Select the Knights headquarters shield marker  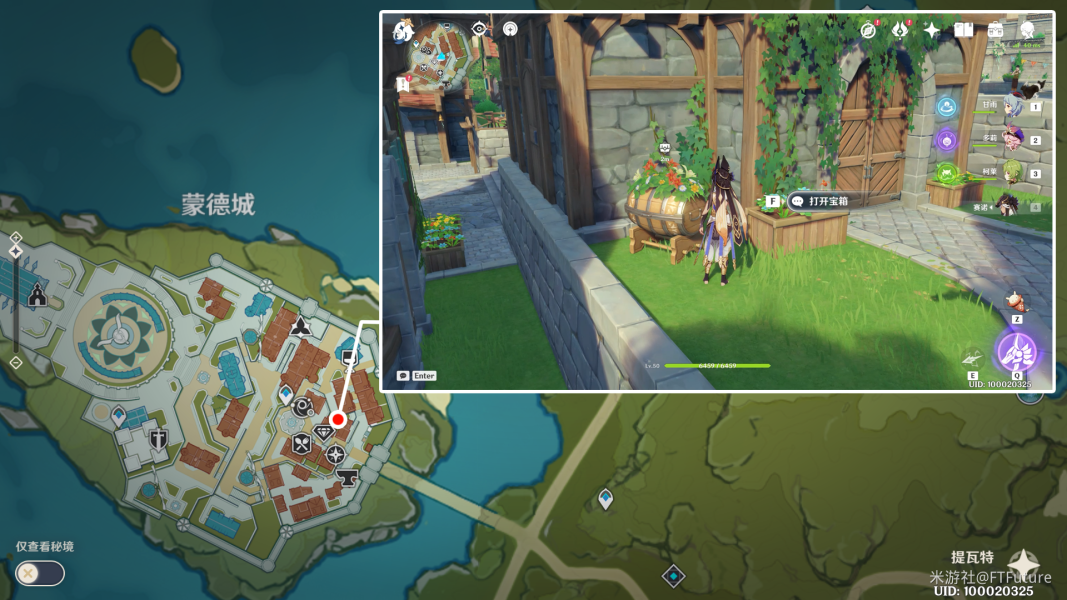point(158,440)
